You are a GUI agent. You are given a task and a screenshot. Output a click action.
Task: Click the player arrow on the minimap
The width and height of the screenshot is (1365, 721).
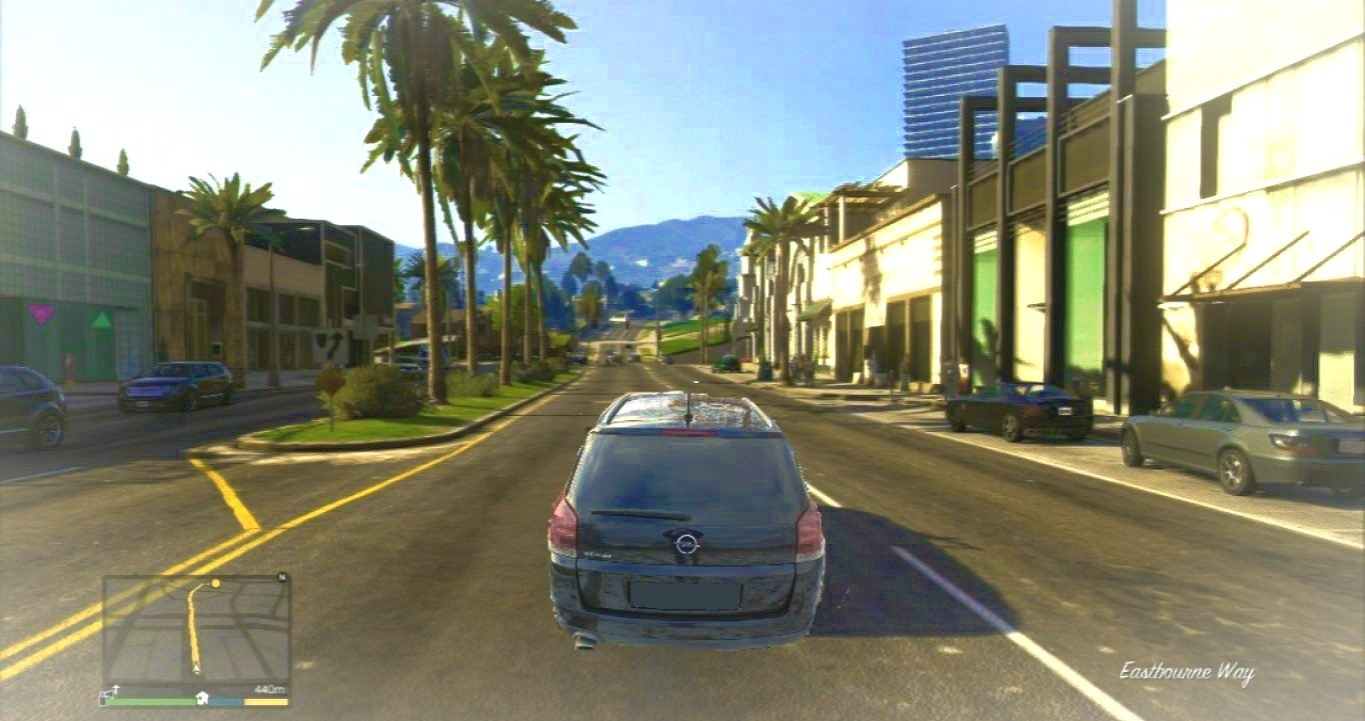(195, 668)
